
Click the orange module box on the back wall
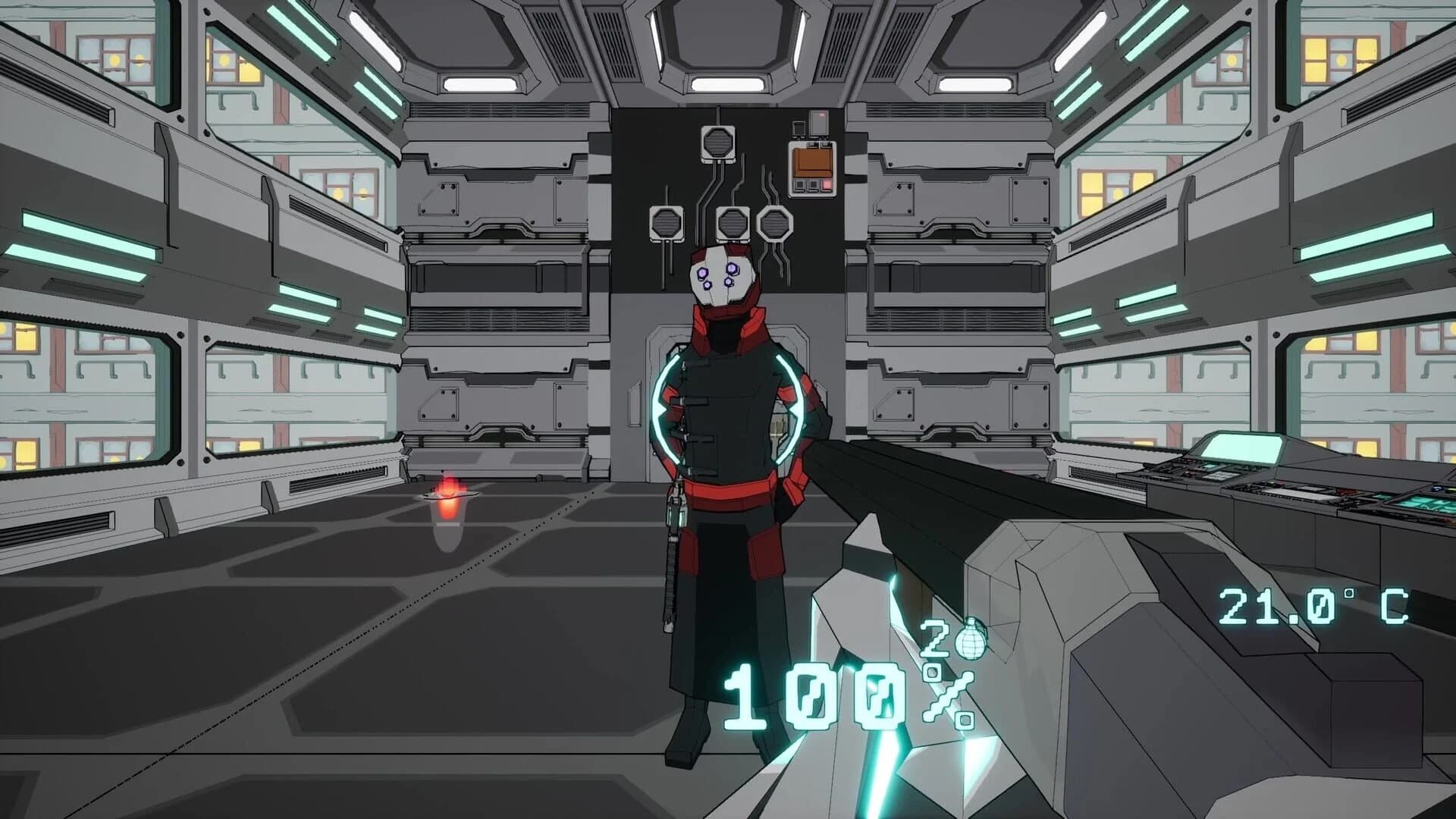(811, 163)
